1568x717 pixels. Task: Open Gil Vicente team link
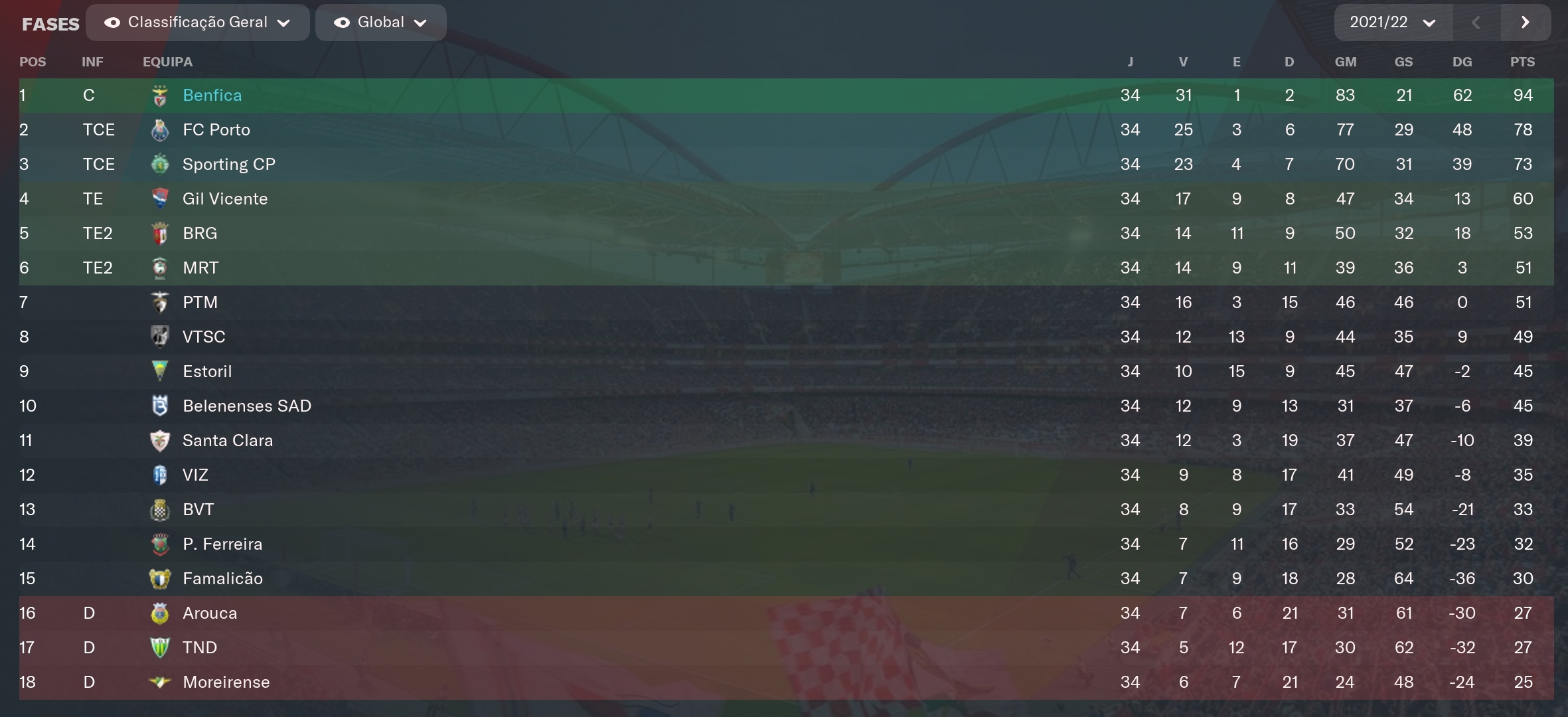pos(225,199)
